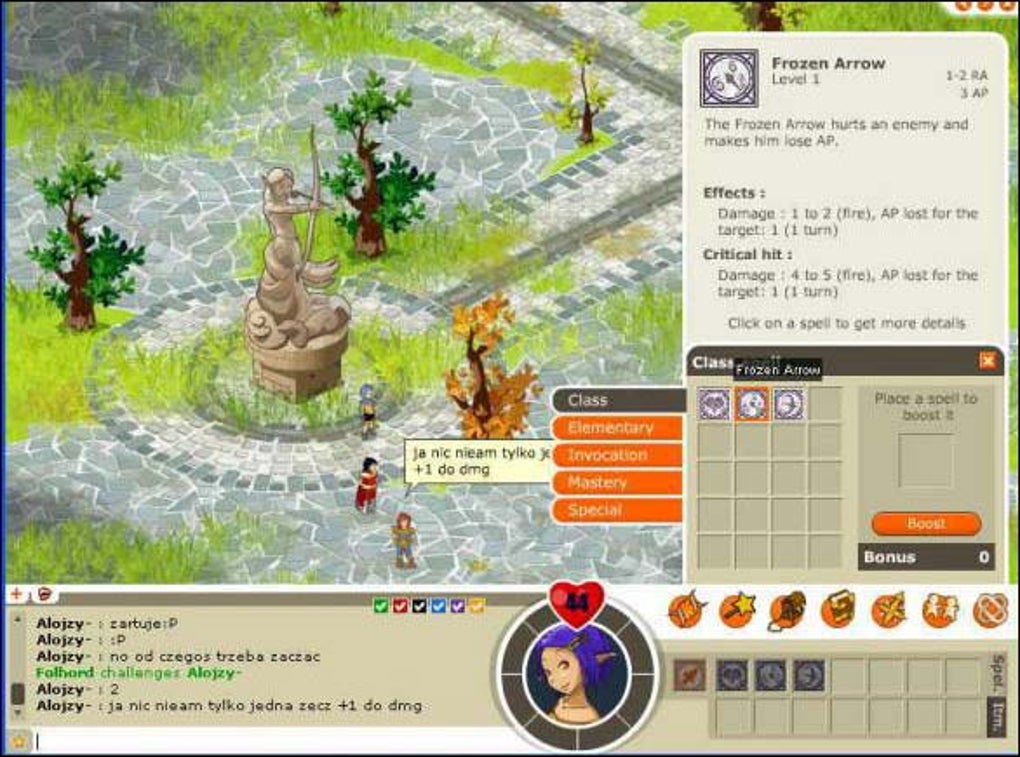1020x757 pixels.
Task: Expand chat with the plus button
Action: coord(16,594)
